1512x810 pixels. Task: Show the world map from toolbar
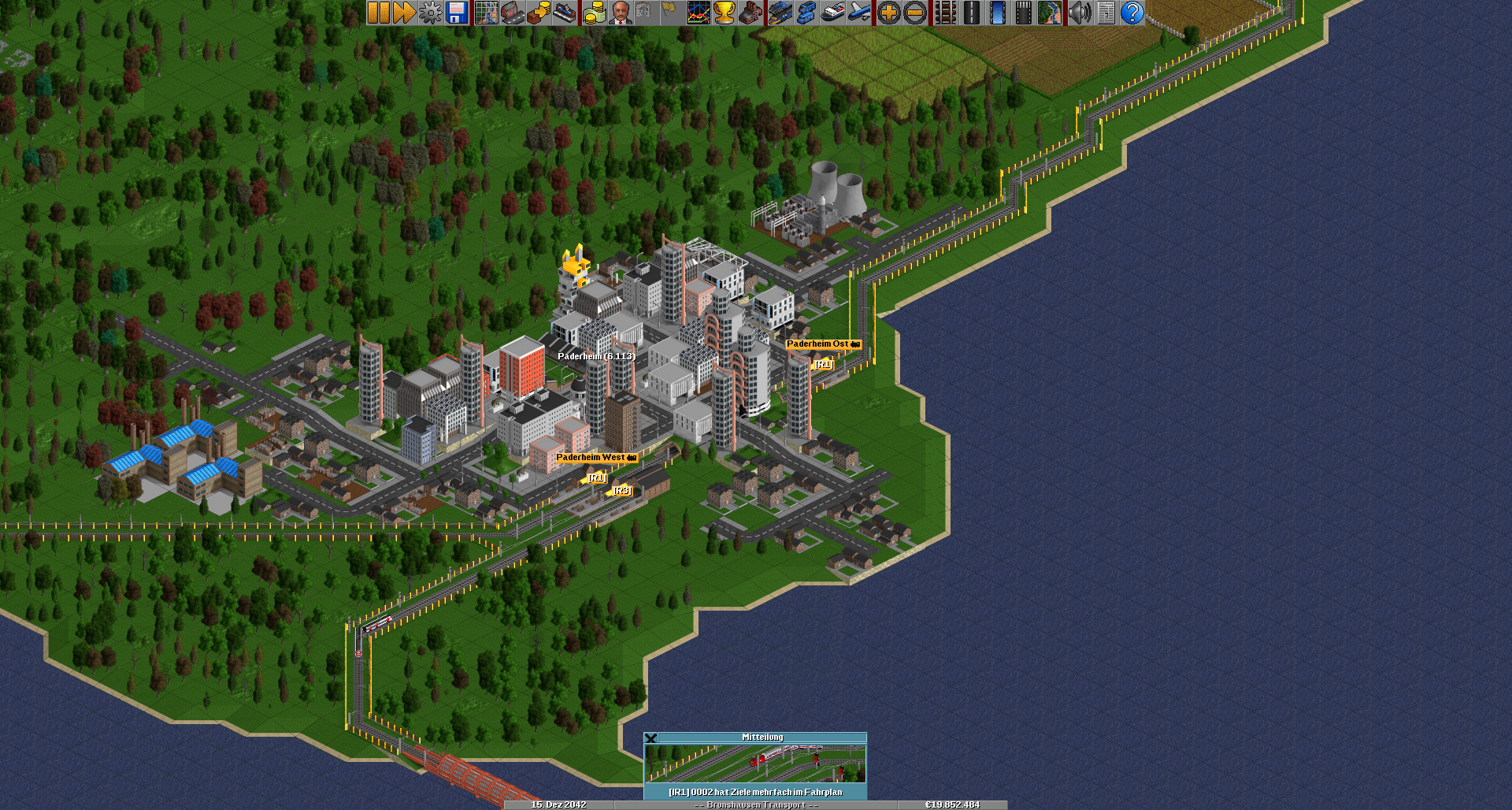tap(487, 13)
